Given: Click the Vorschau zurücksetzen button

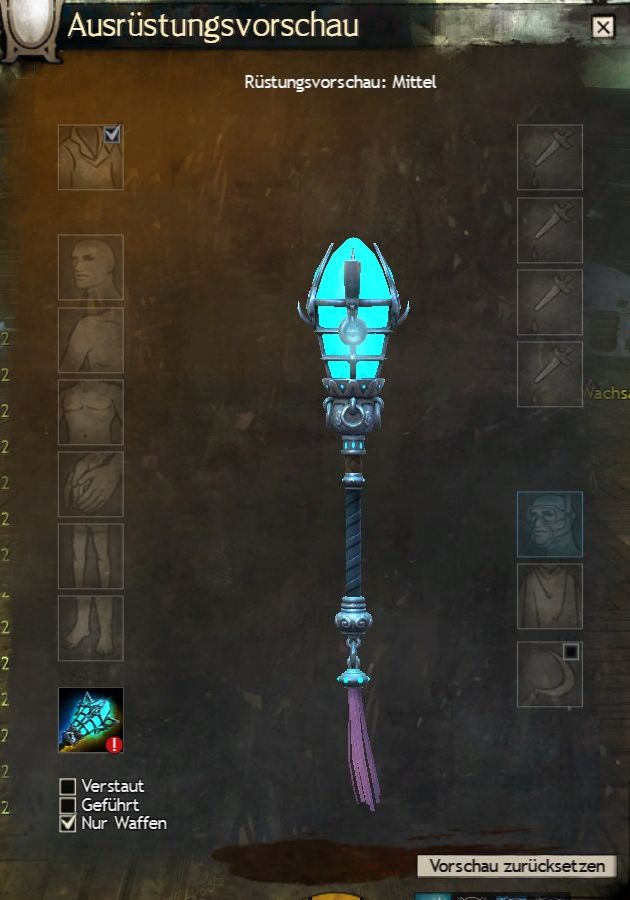Looking at the screenshot, I should pyautogui.click(x=516, y=866).
